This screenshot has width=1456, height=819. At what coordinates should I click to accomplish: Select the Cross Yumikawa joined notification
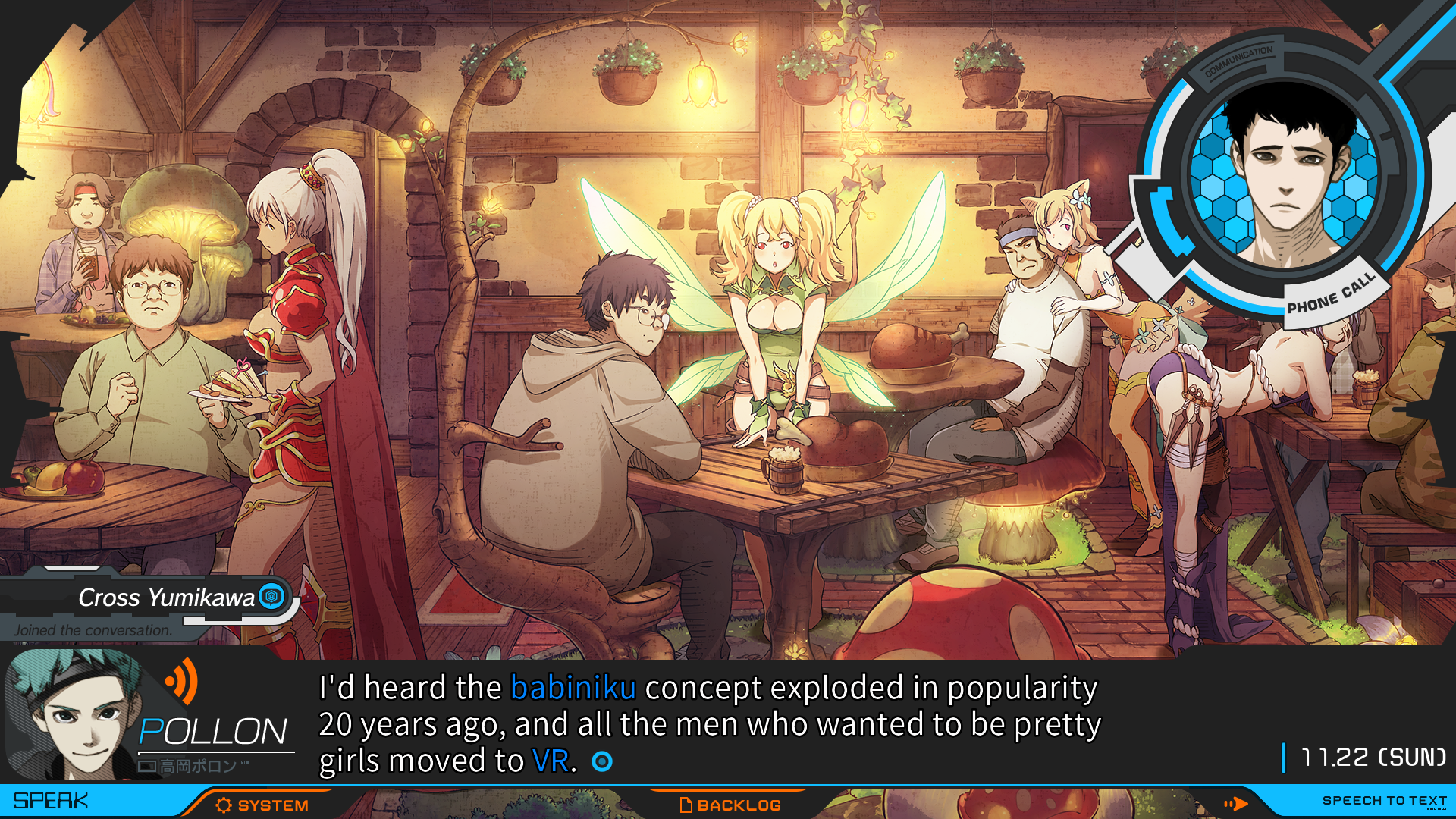(x=152, y=607)
